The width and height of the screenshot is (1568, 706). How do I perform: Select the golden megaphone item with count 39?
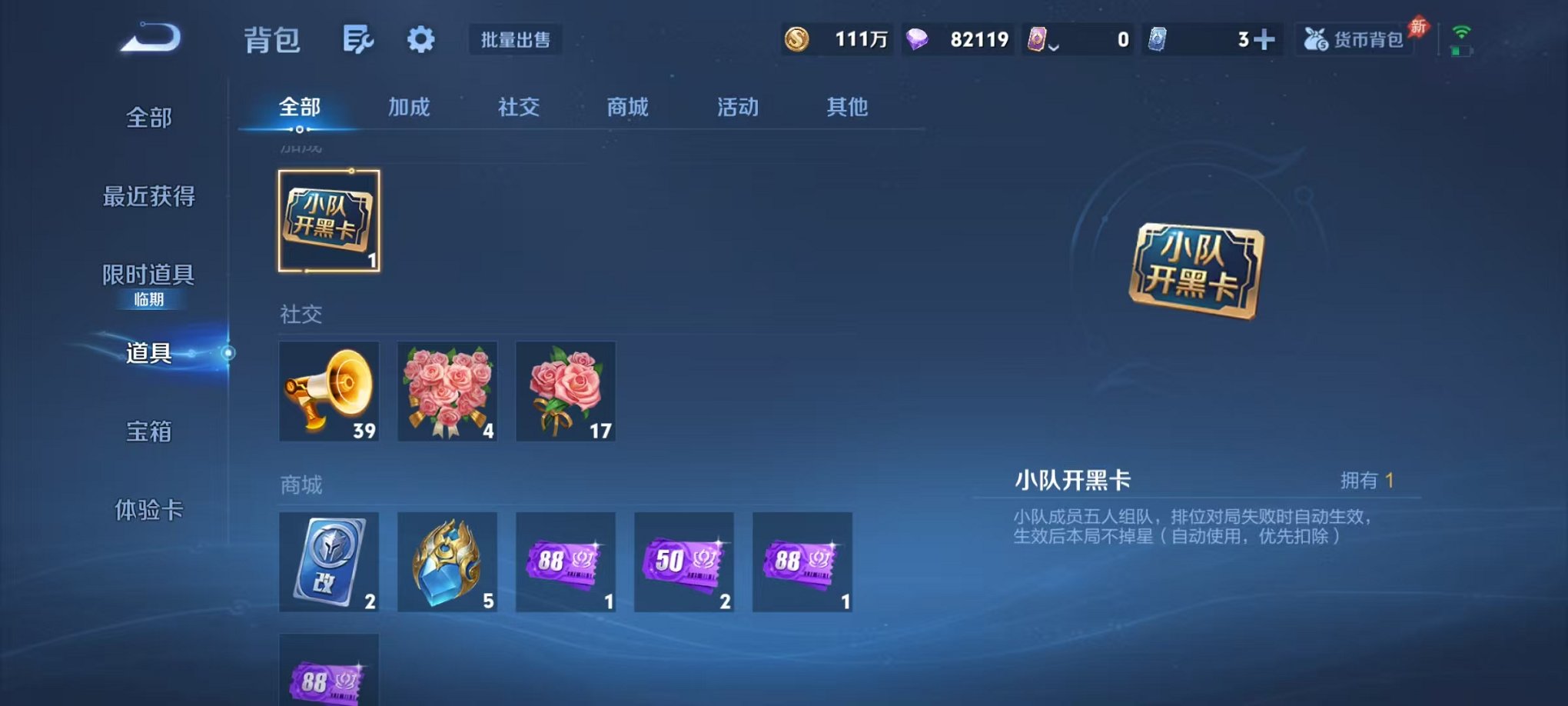click(x=329, y=391)
